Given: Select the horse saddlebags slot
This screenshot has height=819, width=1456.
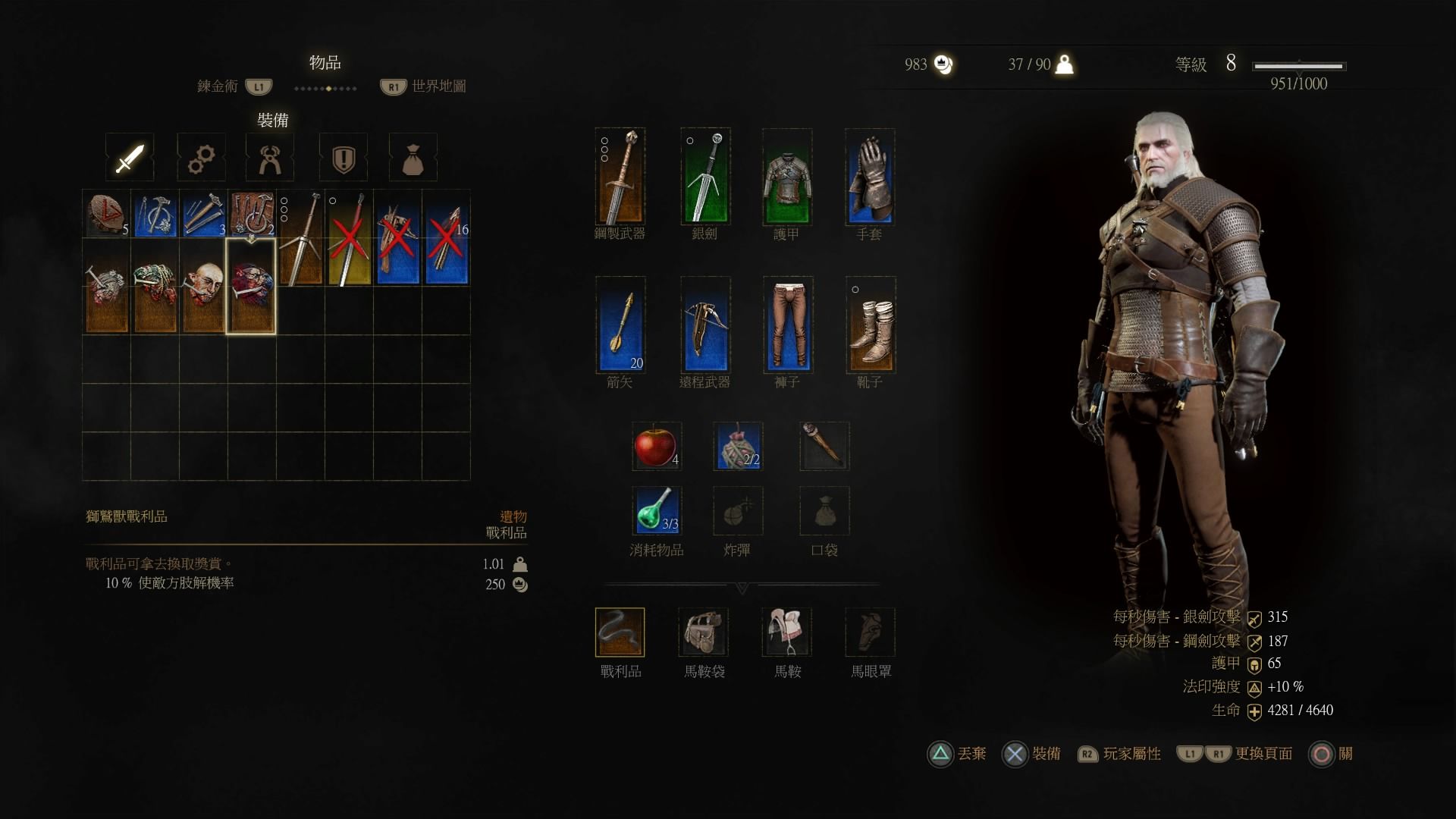Looking at the screenshot, I should point(703,632).
